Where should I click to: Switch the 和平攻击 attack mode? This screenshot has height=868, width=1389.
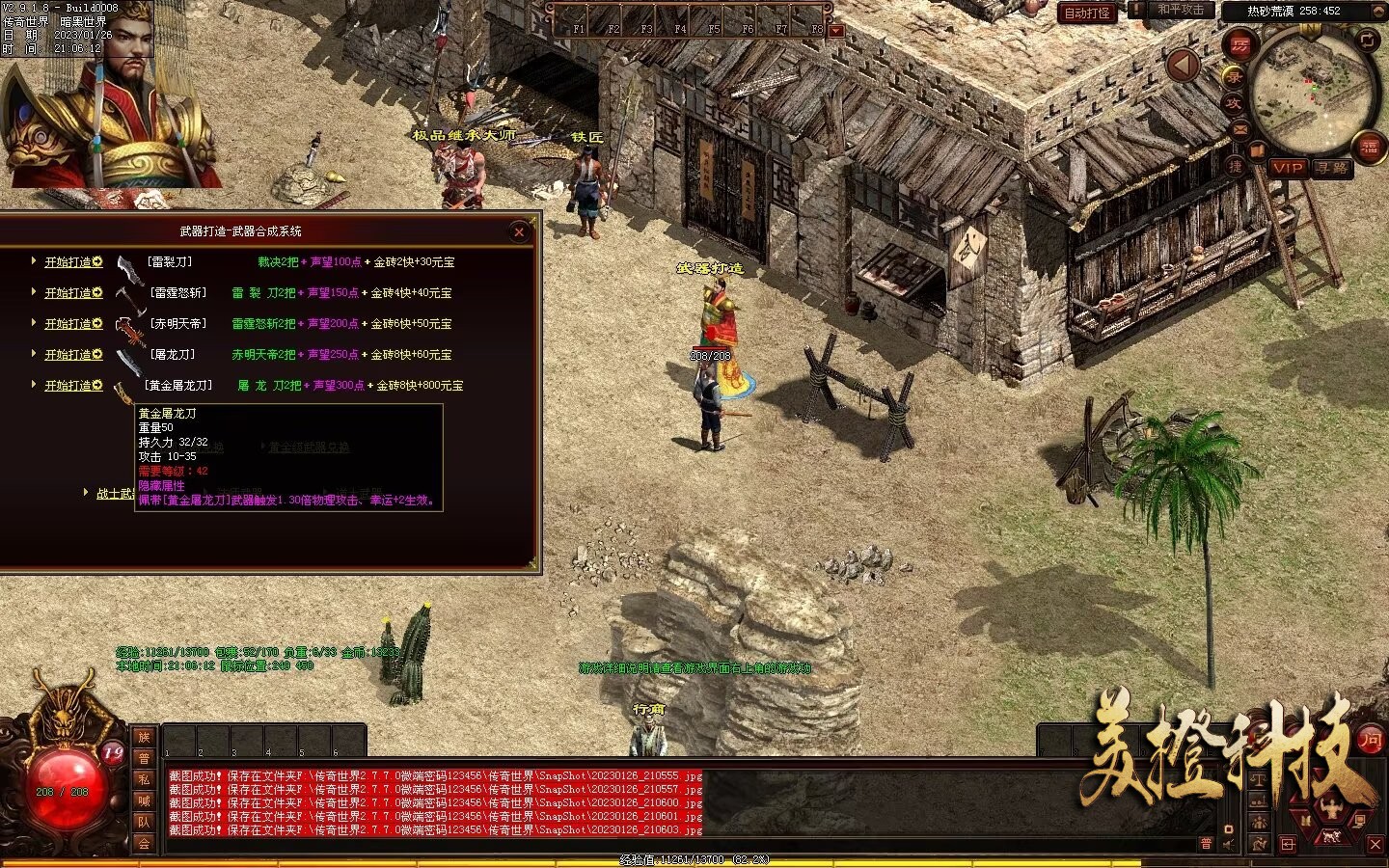[1181, 11]
